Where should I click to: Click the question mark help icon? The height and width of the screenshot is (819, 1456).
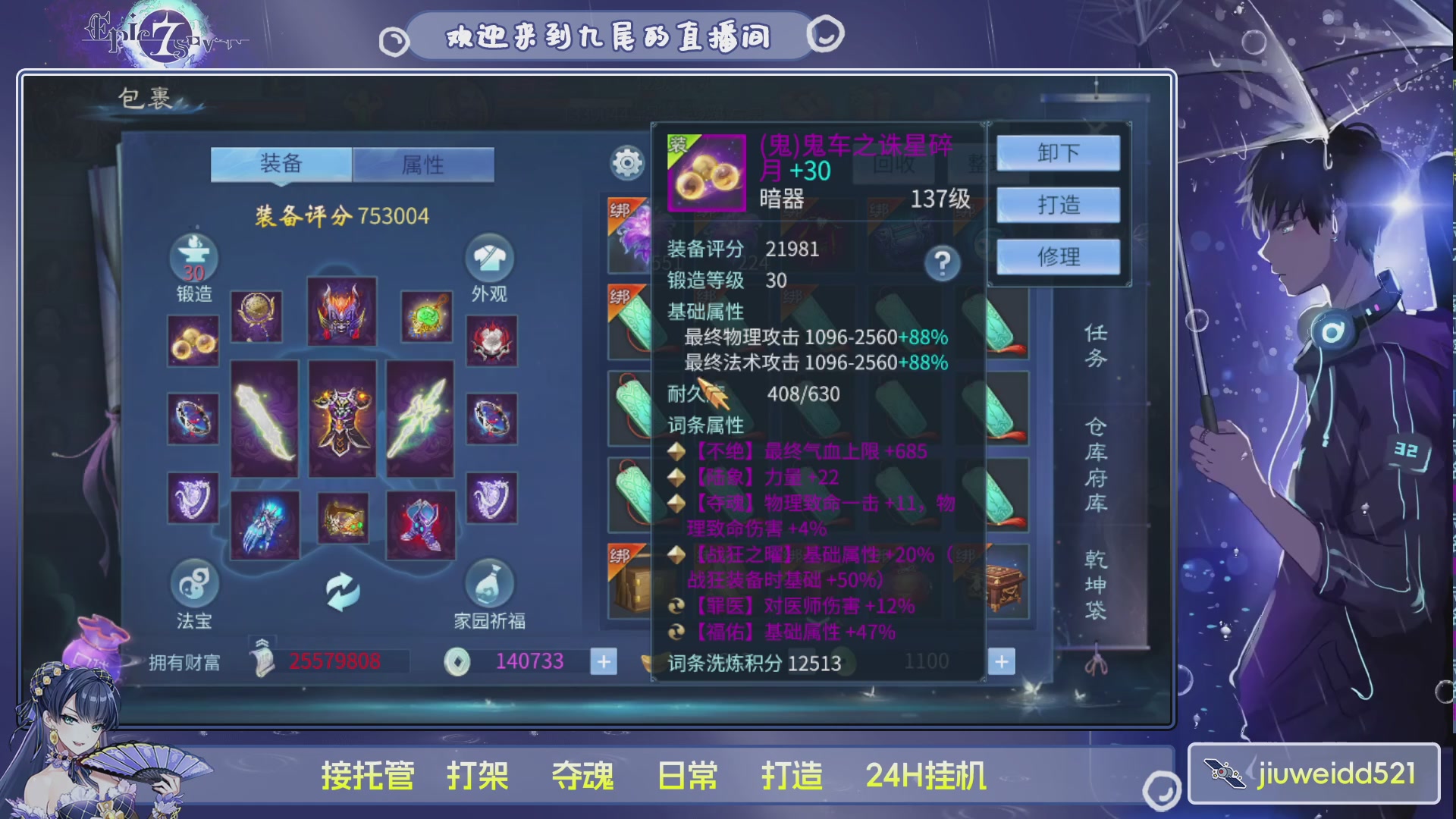[x=943, y=262]
